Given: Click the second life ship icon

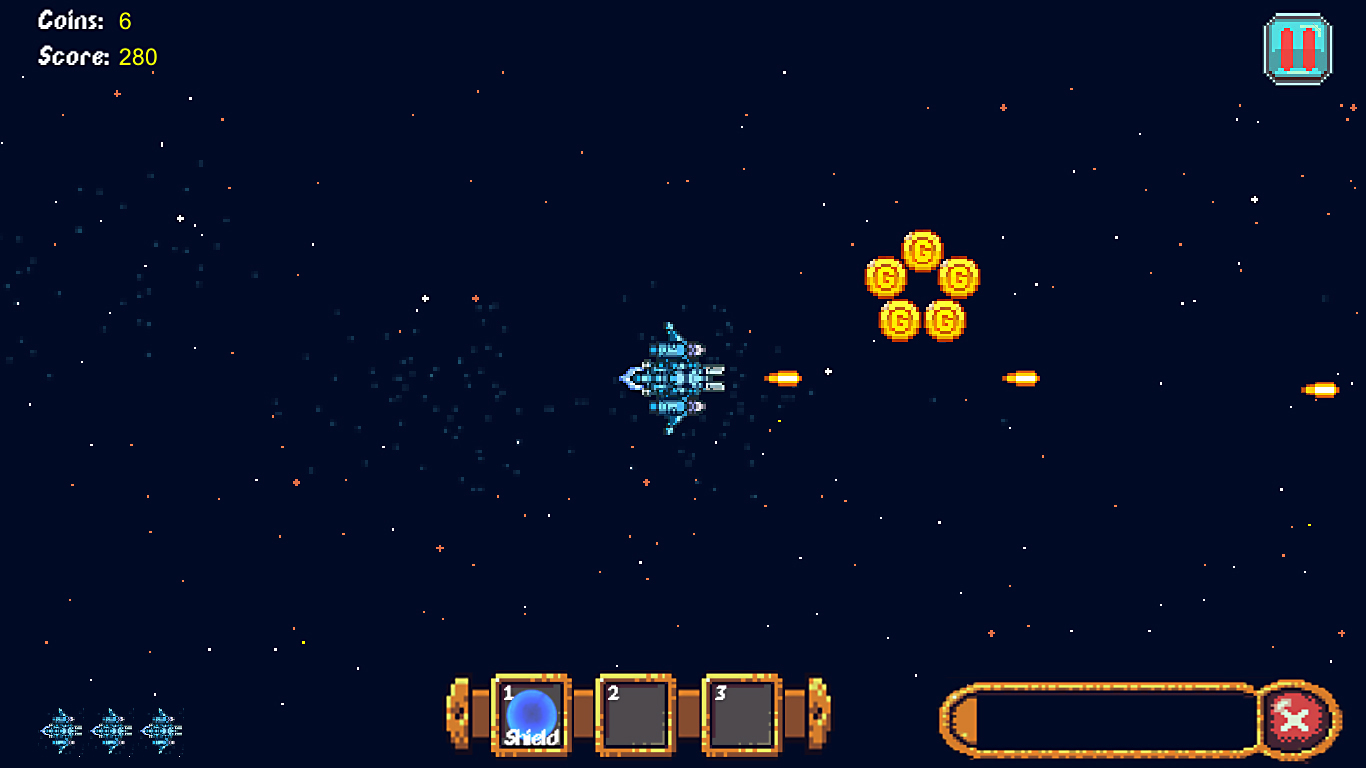Looking at the screenshot, I should coord(110,730).
